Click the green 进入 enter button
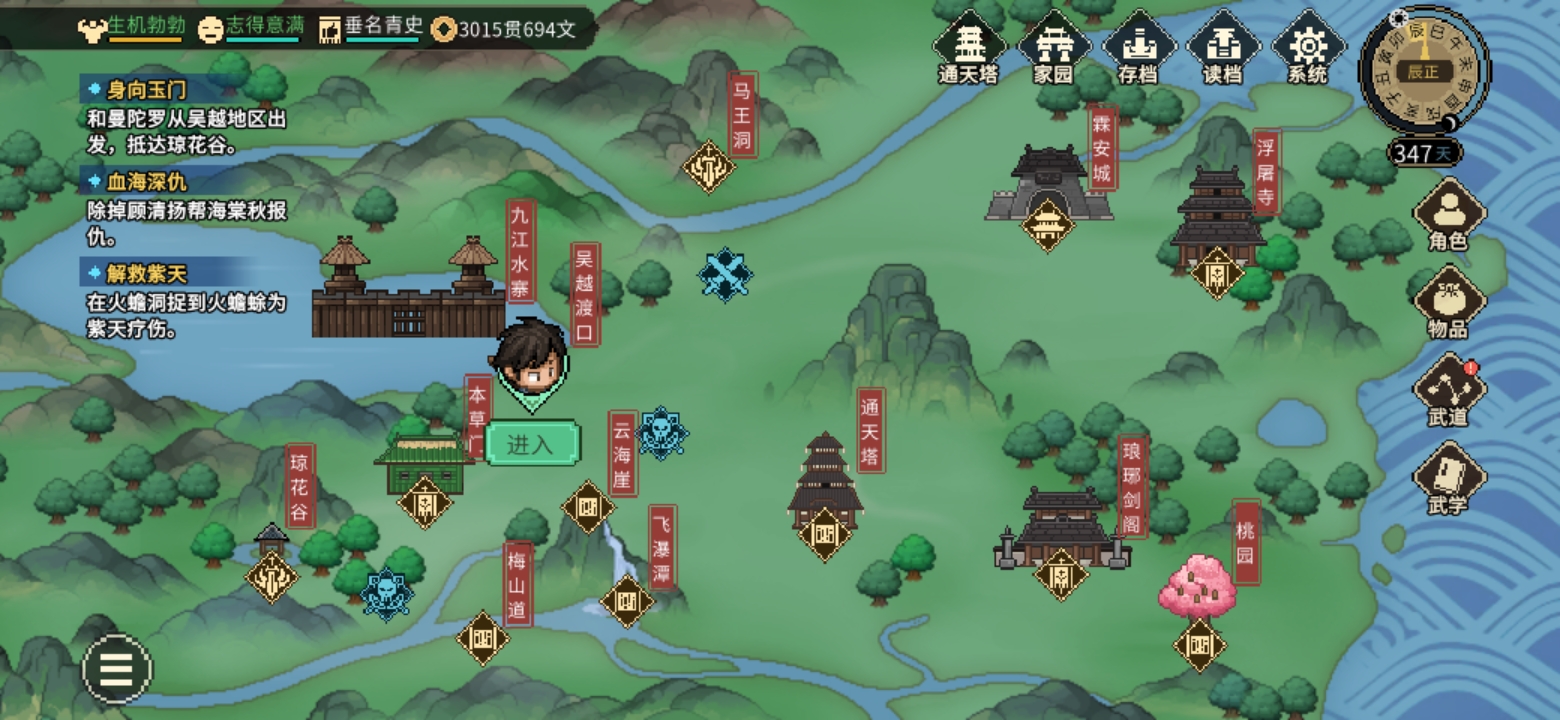This screenshot has width=1560, height=720. (531, 444)
